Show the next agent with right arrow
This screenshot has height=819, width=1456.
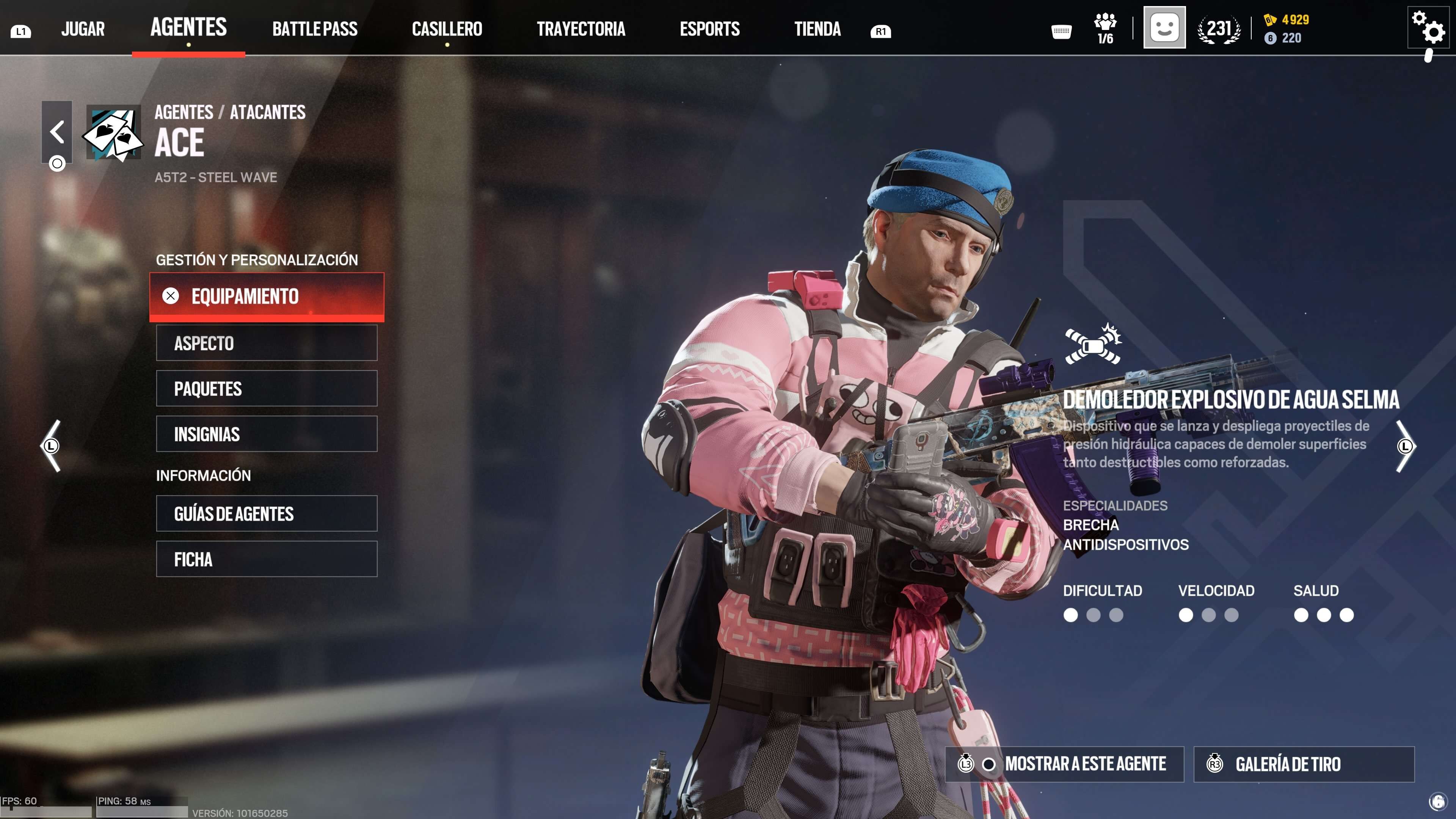pos(1405,446)
